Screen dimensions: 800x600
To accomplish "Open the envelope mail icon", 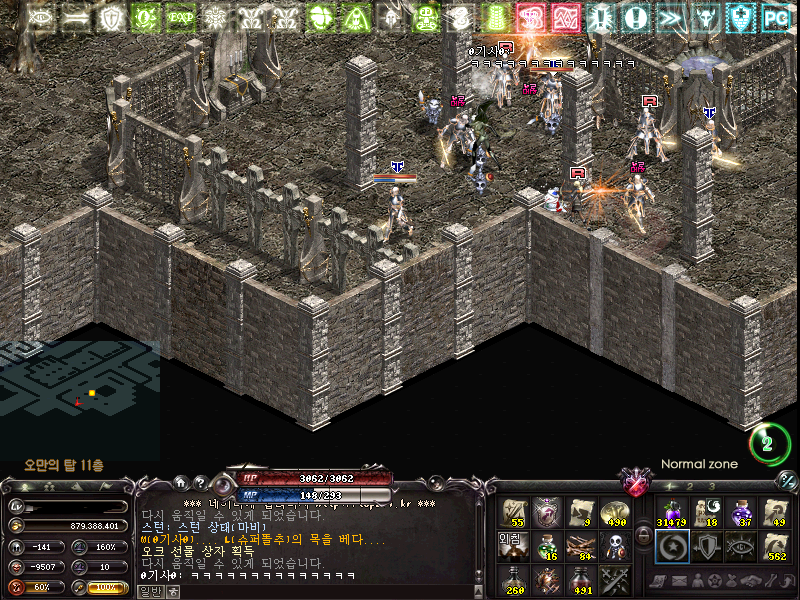I will [x=684, y=581].
